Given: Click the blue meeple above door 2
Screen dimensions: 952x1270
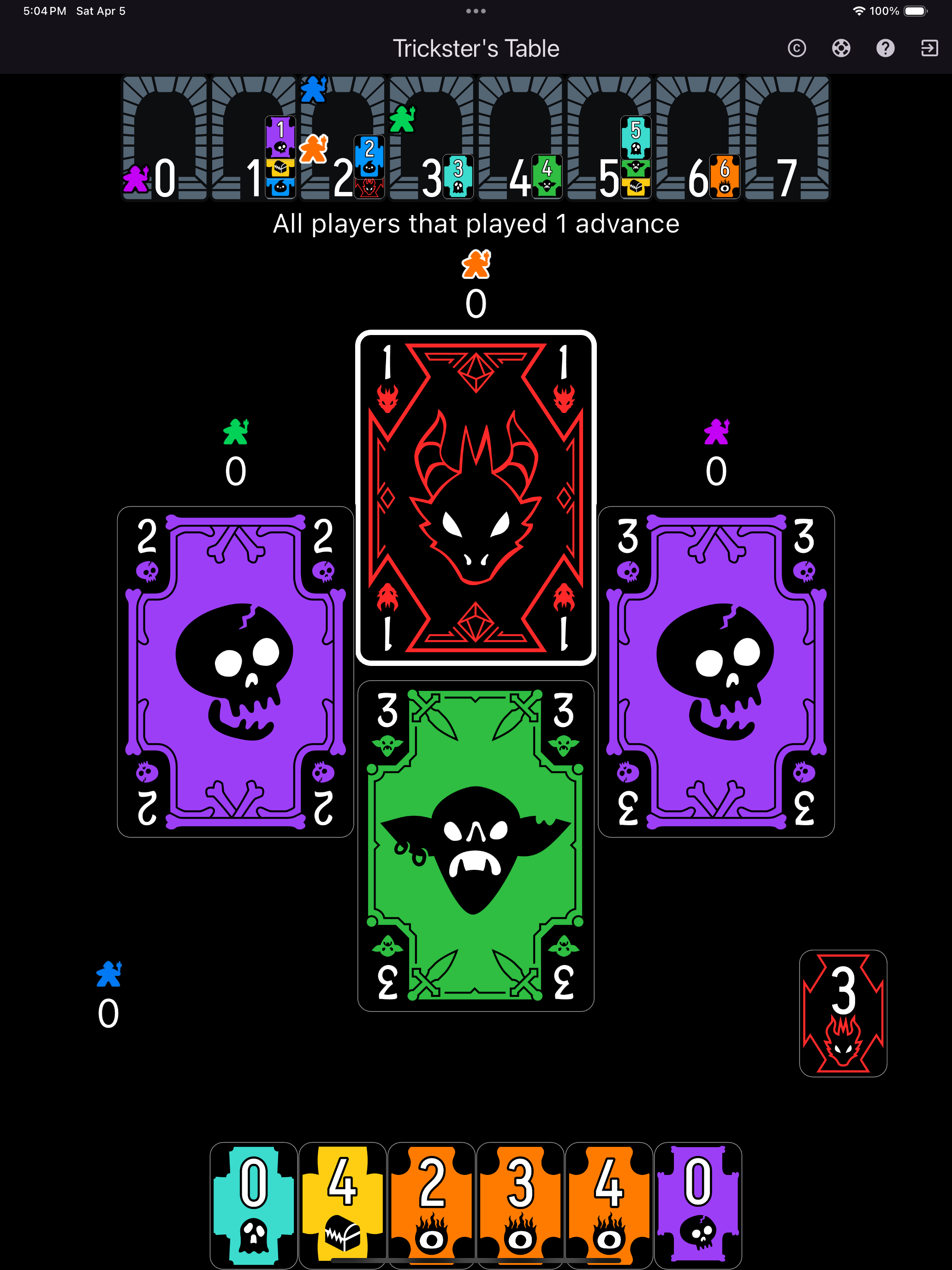Looking at the screenshot, I should click(x=313, y=89).
